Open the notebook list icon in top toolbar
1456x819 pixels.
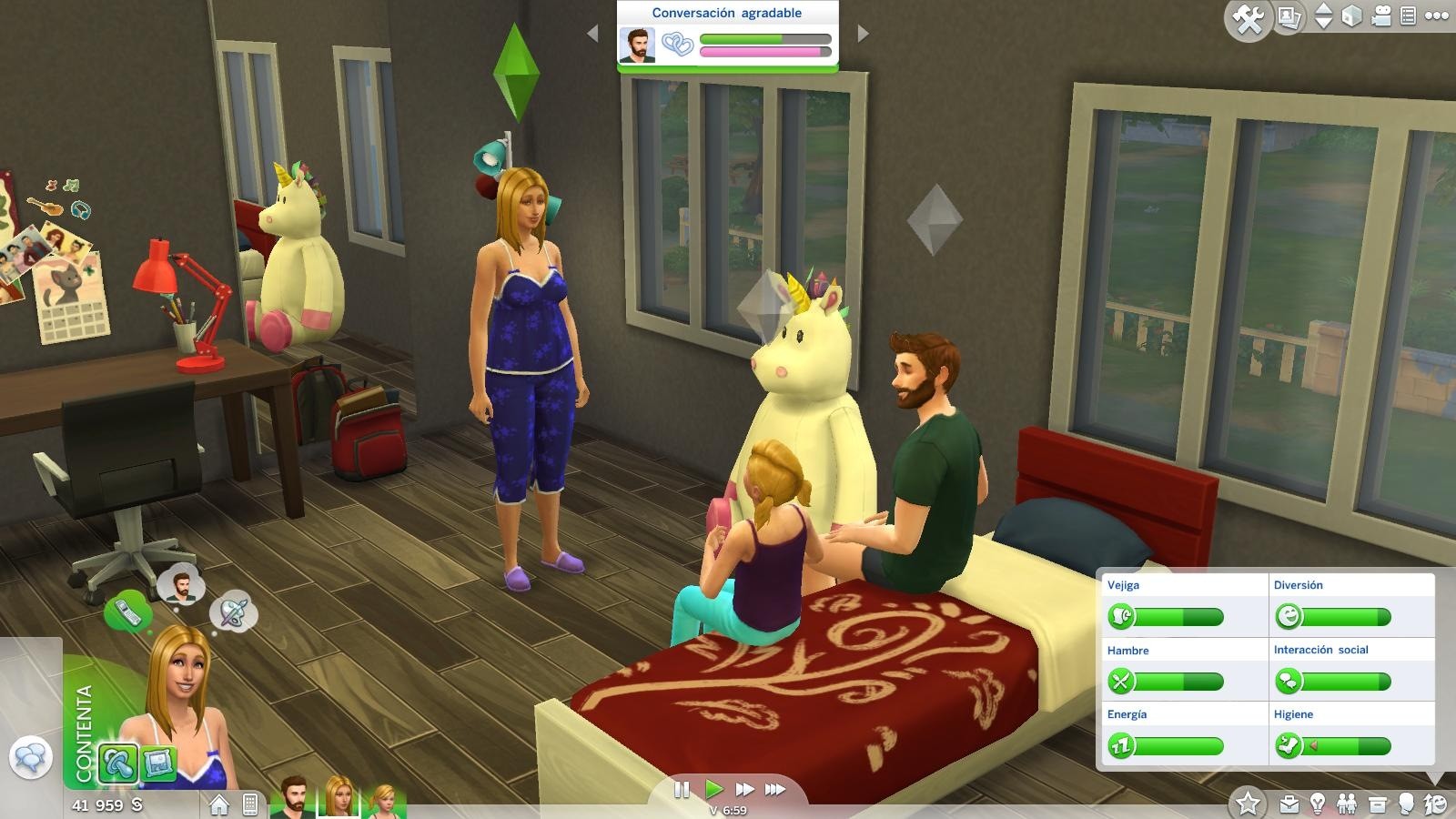click(x=1406, y=15)
